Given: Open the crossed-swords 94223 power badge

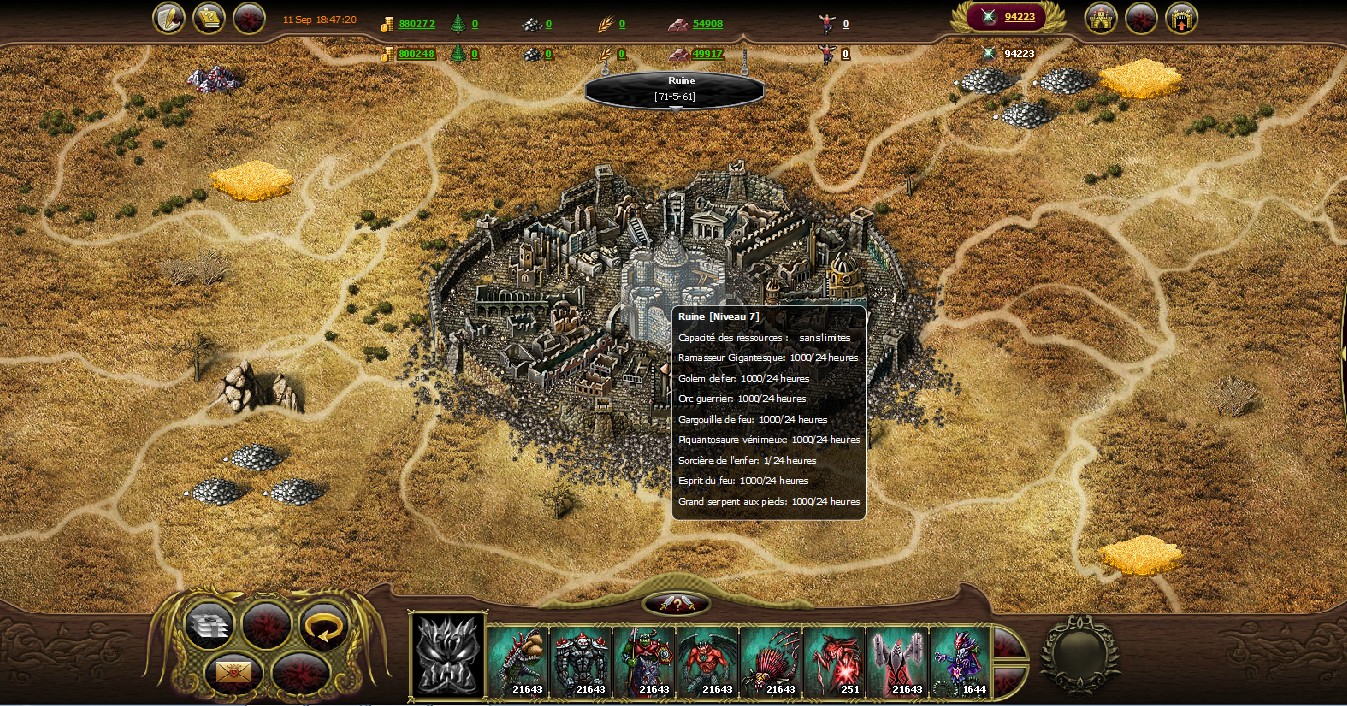Looking at the screenshot, I should coord(1010,17).
